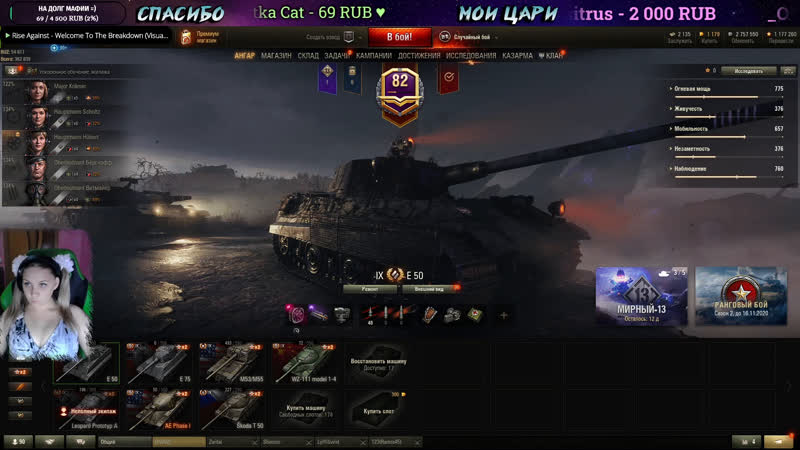The image size is (800, 450).
Task: Open the МИРНЫЙ-13 event banner
Action: (641, 297)
